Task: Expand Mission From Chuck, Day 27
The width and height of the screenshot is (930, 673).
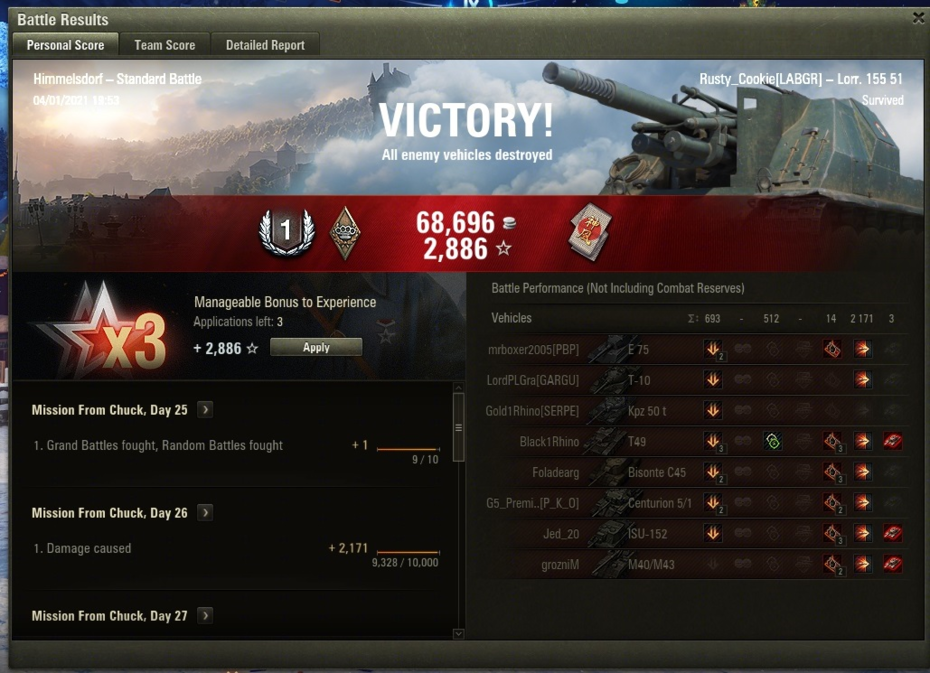Action: pyautogui.click(x=205, y=615)
